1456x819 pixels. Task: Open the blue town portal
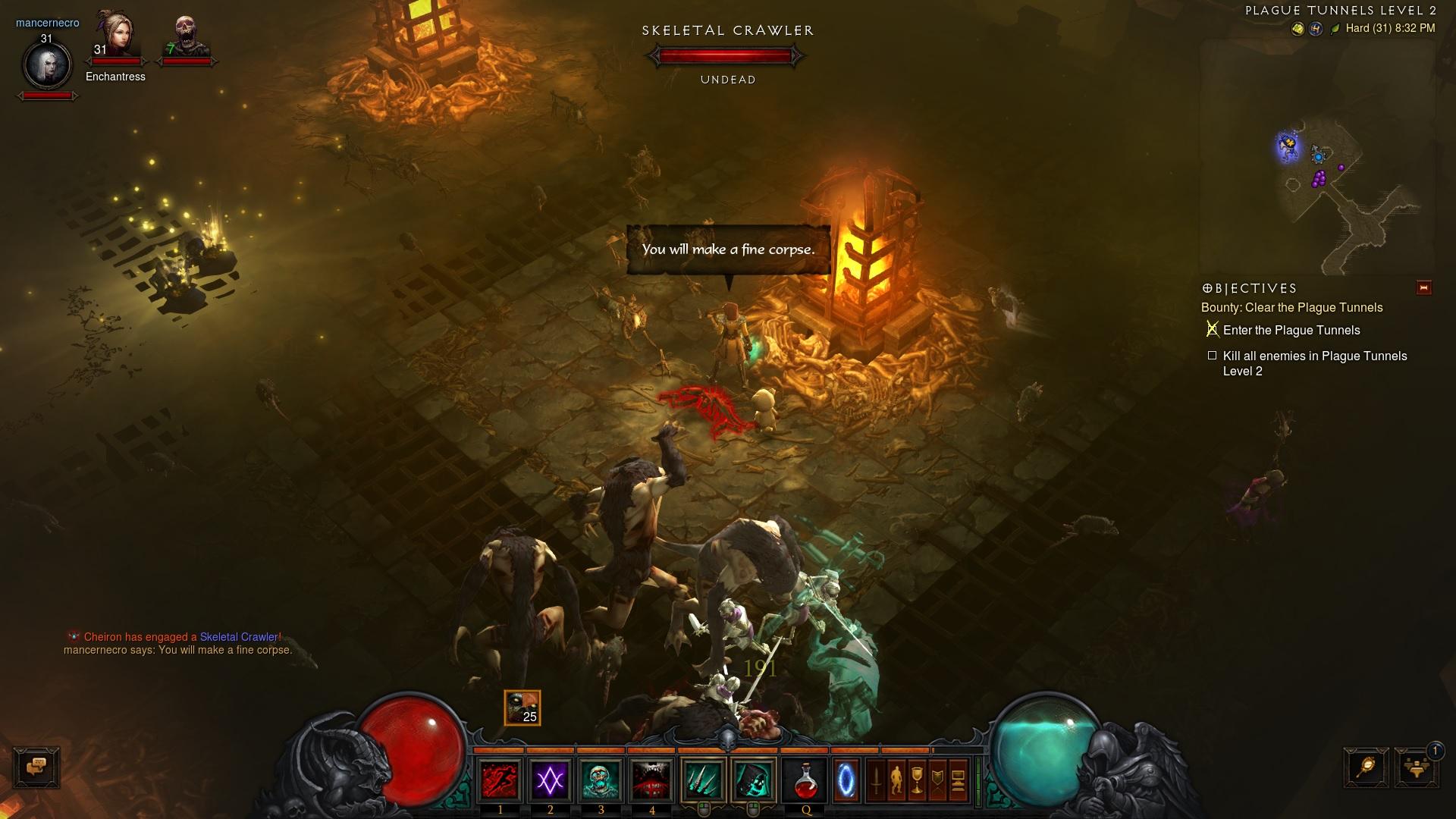point(846,780)
